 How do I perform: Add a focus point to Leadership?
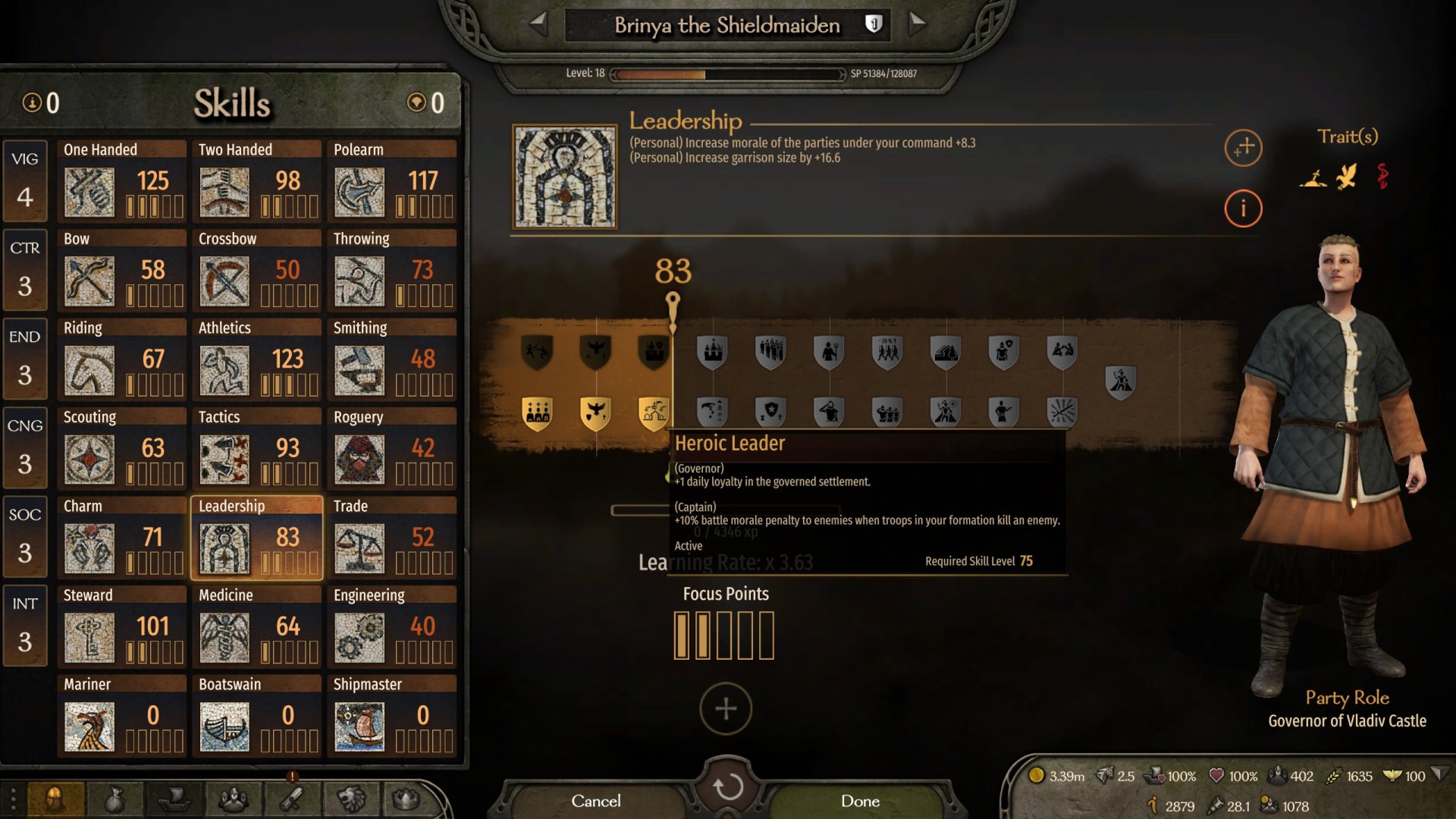(726, 709)
